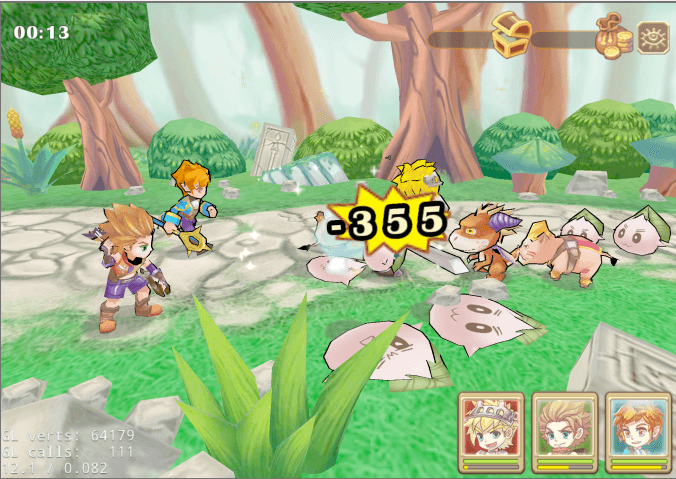Tap the gold coin bag icon
Screen dimensions: 676x479
coord(613,38)
